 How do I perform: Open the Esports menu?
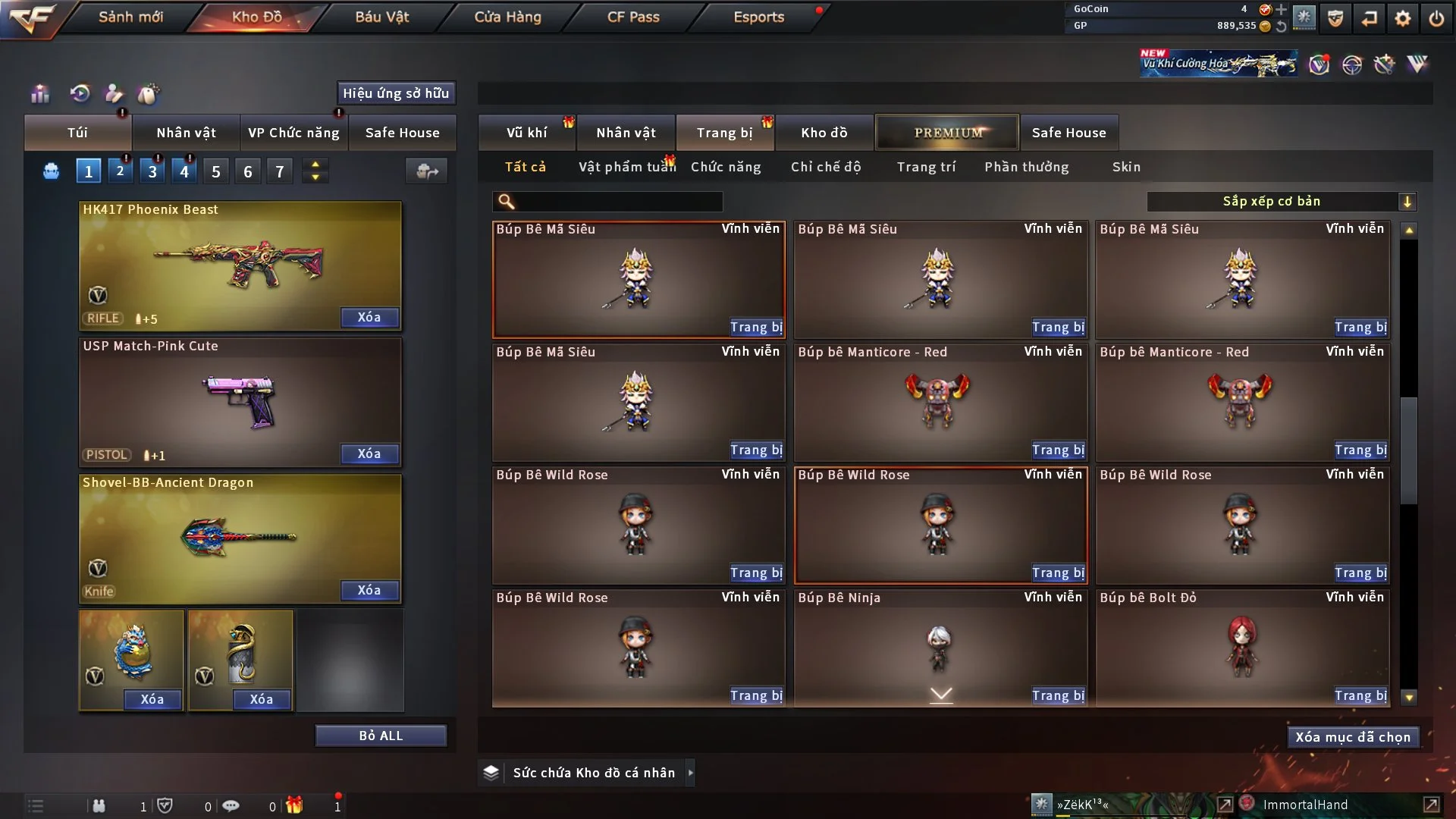coord(758,17)
